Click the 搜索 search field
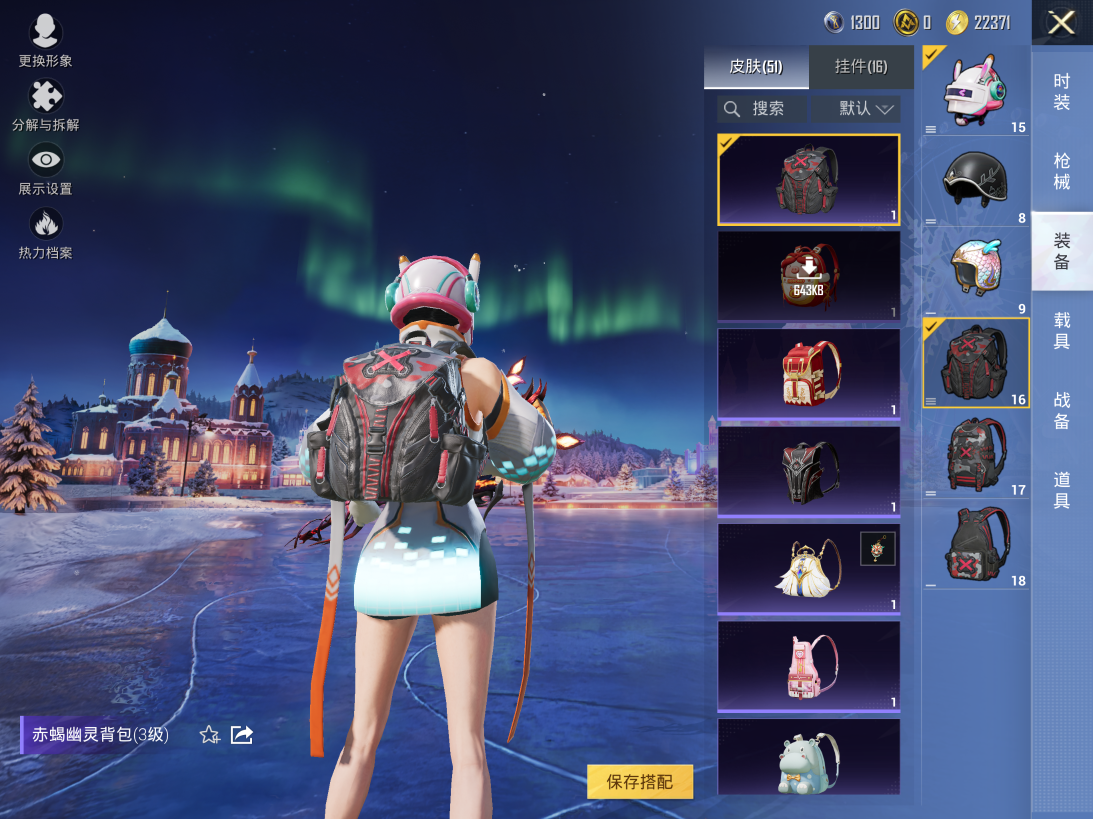 coord(762,109)
